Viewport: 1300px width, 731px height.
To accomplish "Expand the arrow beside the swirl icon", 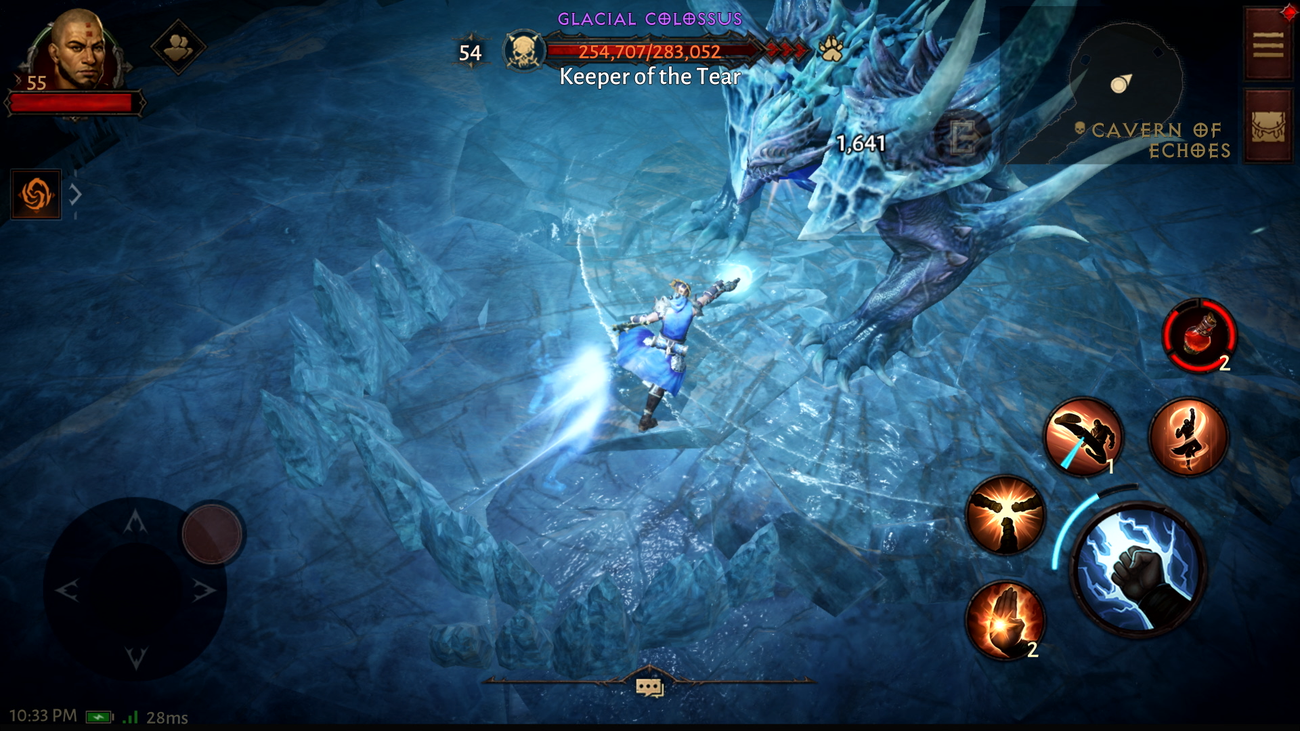I will point(75,194).
